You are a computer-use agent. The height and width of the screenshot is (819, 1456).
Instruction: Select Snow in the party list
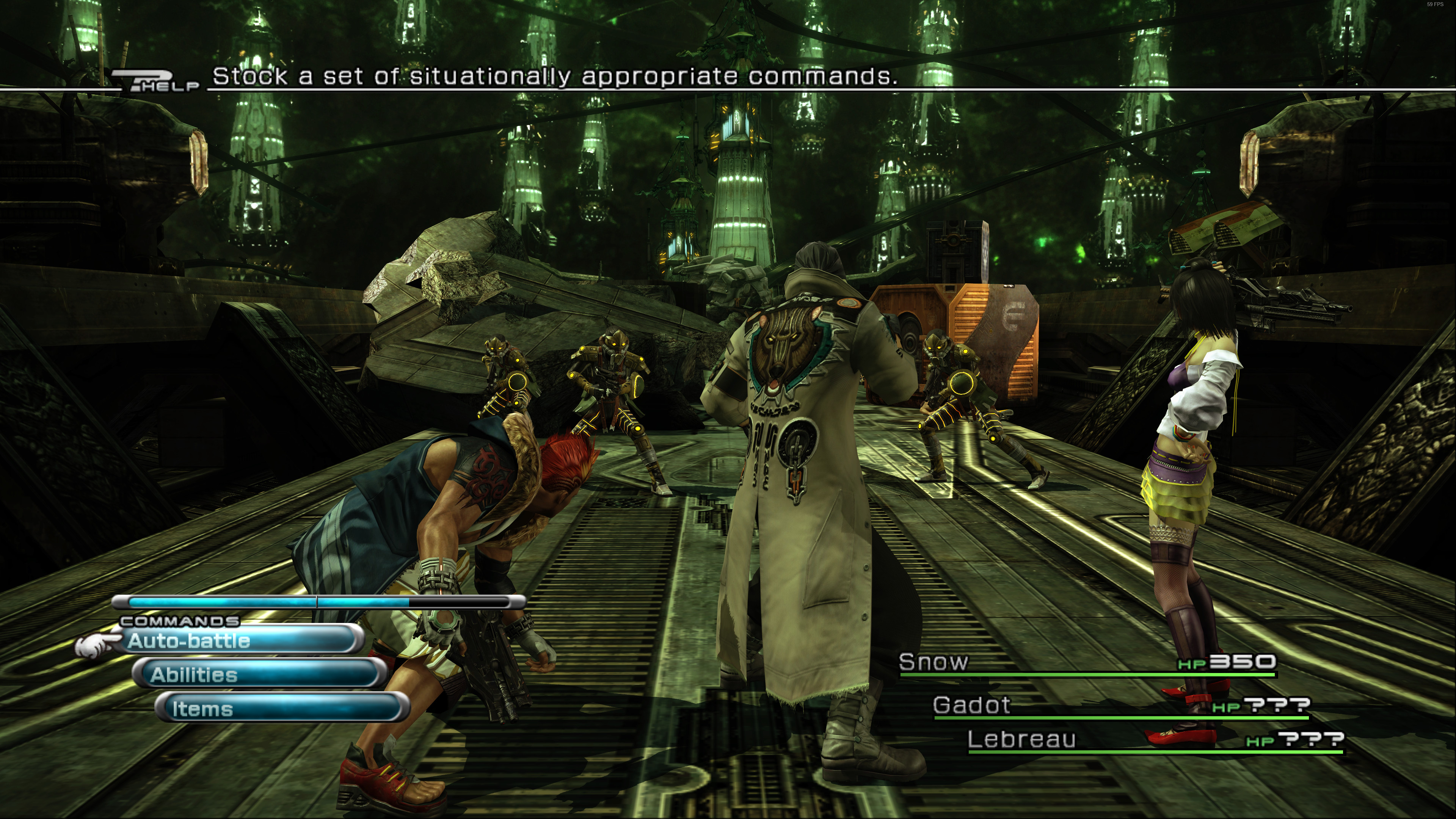pos(934,662)
